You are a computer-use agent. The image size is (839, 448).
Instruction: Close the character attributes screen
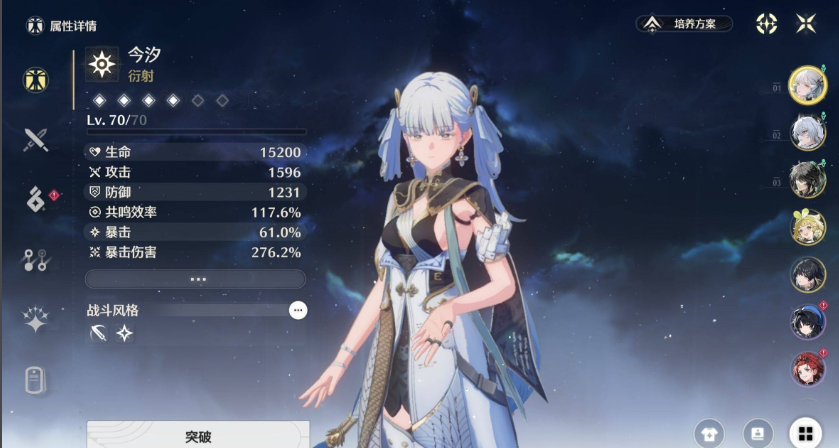[x=805, y=23]
